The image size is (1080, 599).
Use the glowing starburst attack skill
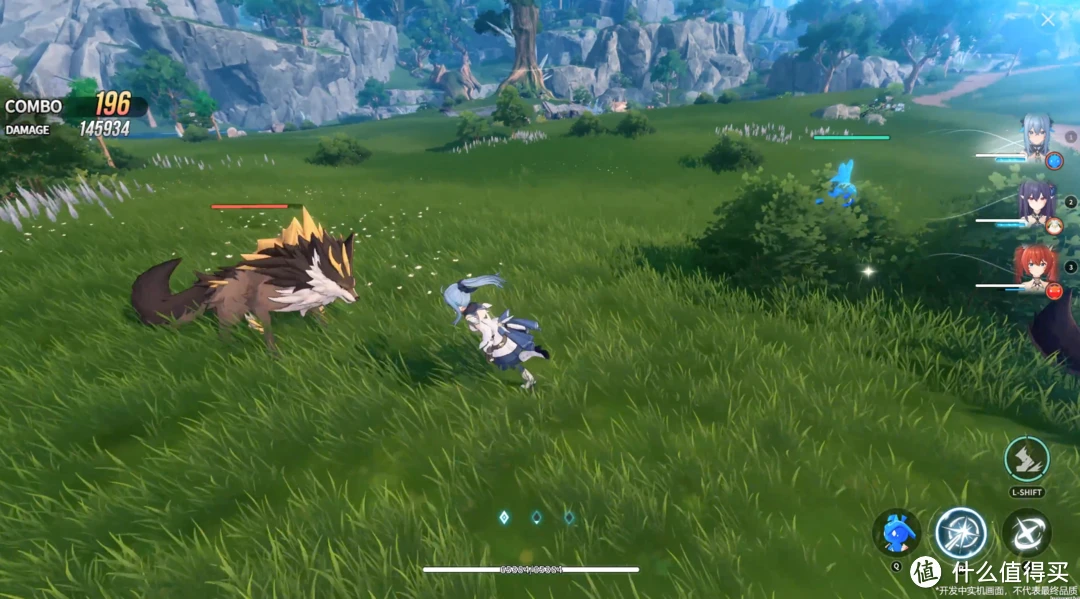pyautogui.click(x=960, y=533)
